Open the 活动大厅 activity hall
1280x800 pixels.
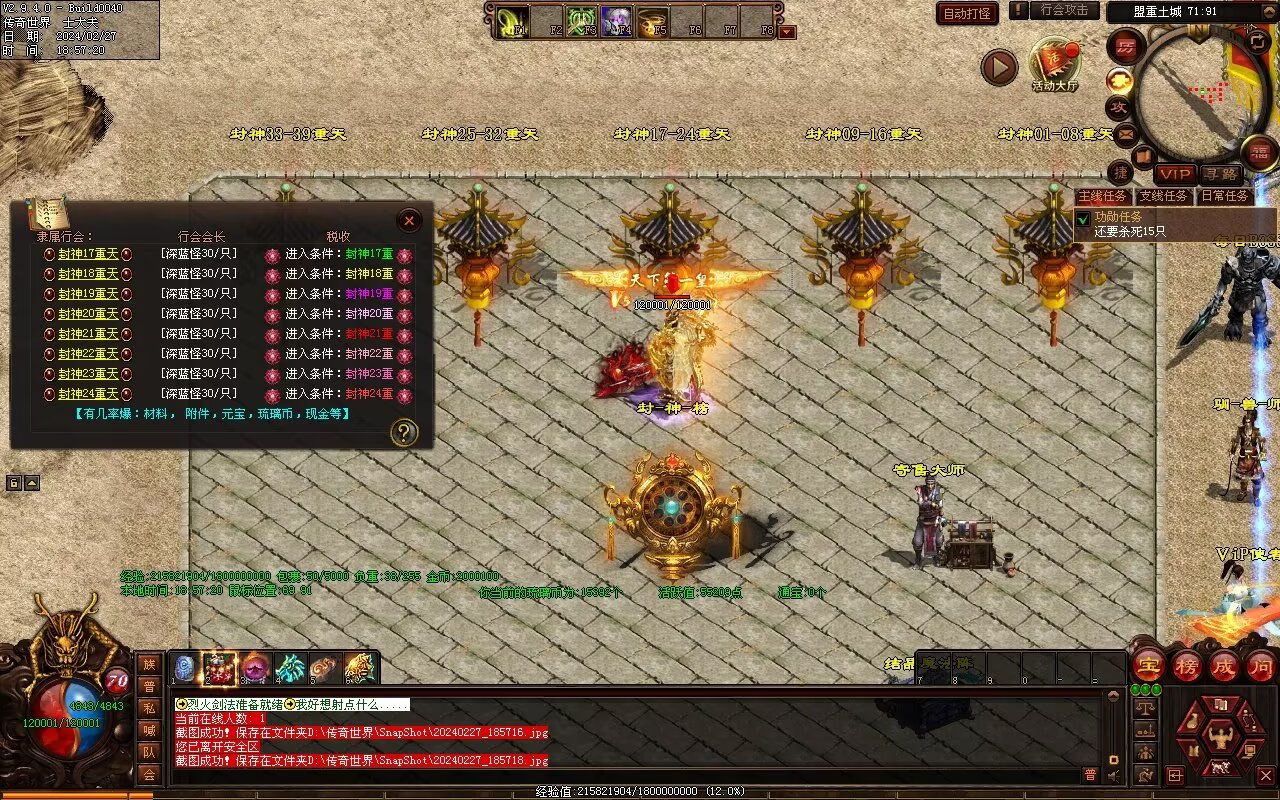(1055, 63)
